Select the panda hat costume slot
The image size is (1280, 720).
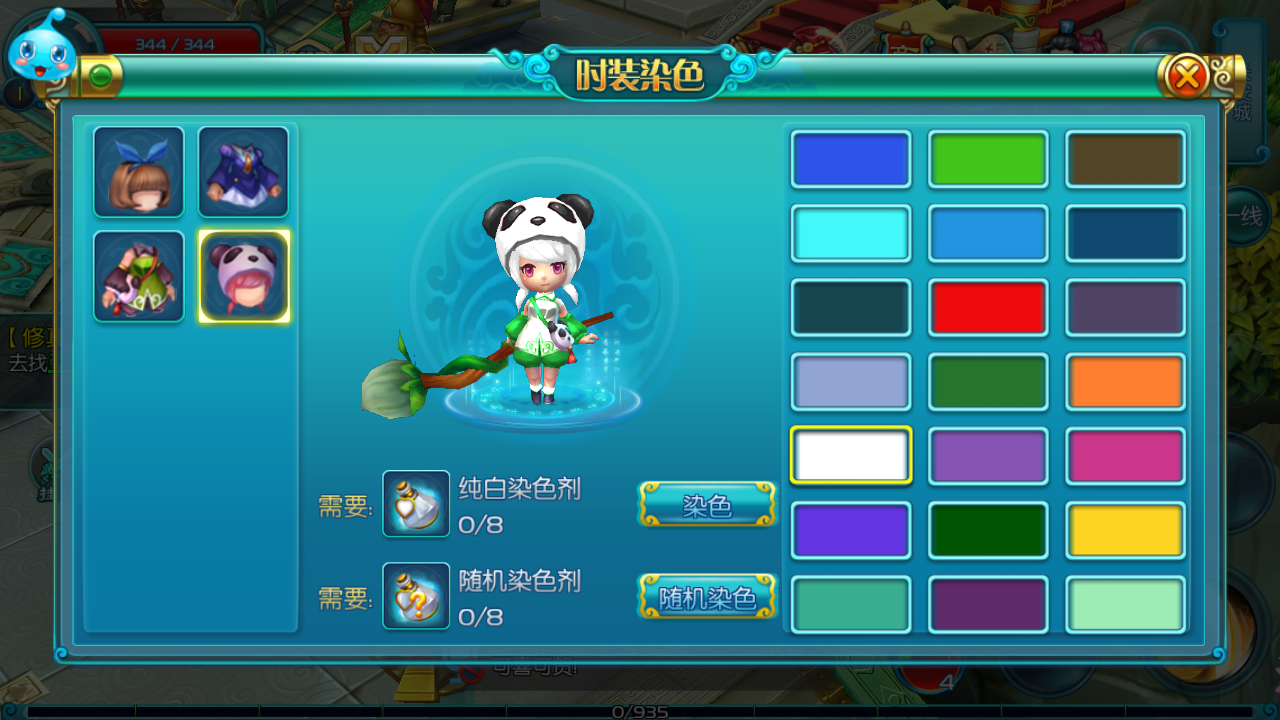click(x=244, y=276)
